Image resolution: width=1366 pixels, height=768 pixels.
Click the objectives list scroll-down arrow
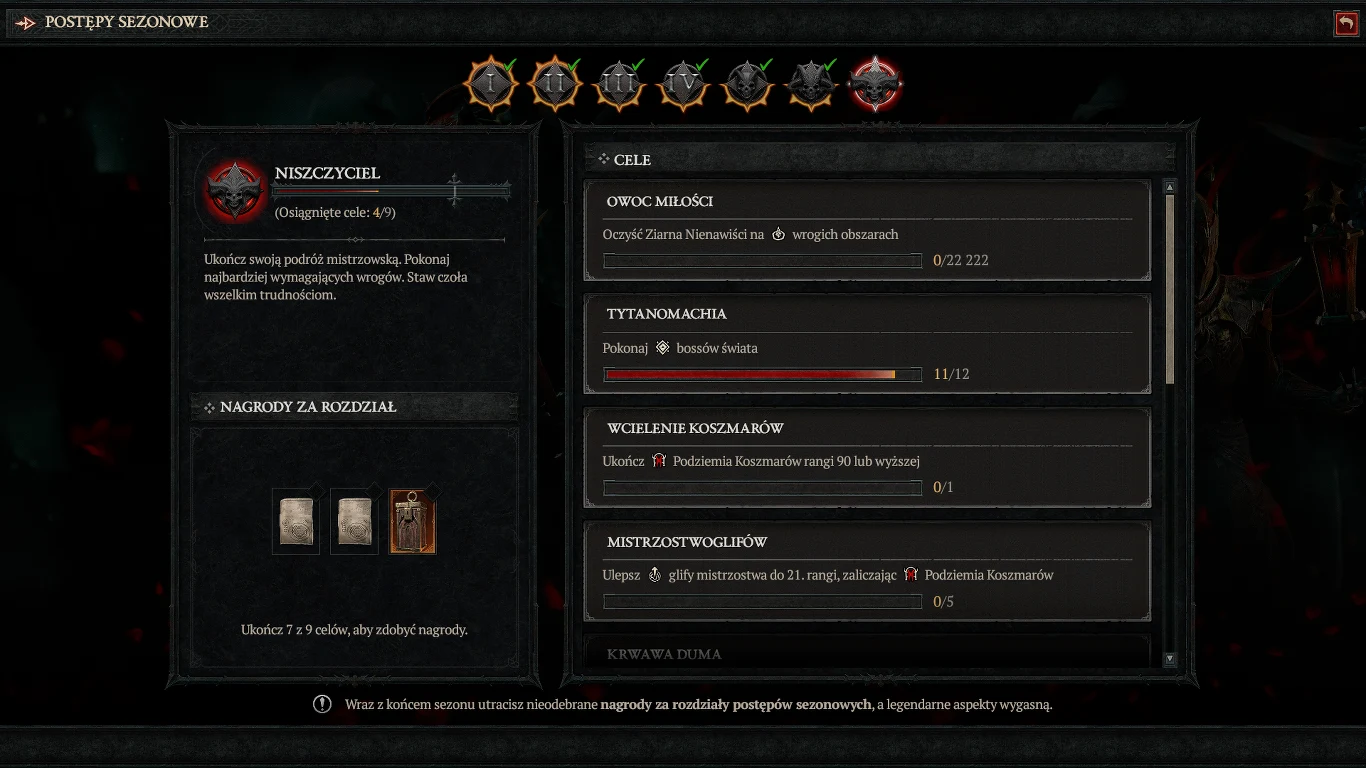coord(1170,659)
